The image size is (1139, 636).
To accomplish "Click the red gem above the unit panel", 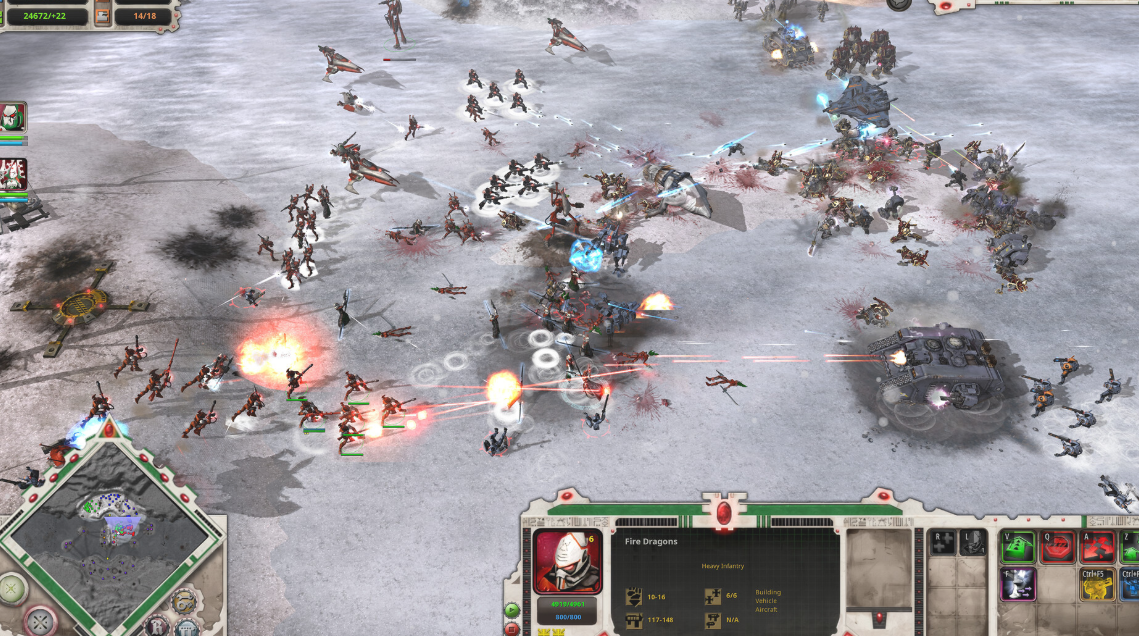I will (x=723, y=512).
